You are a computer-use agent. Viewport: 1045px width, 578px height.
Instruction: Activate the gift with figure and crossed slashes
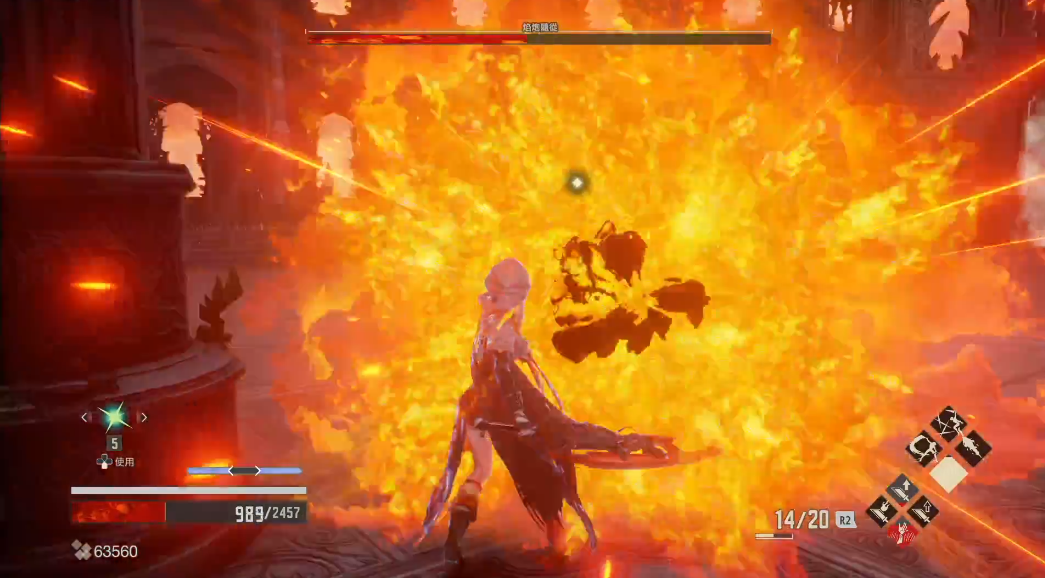click(x=946, y=424)
